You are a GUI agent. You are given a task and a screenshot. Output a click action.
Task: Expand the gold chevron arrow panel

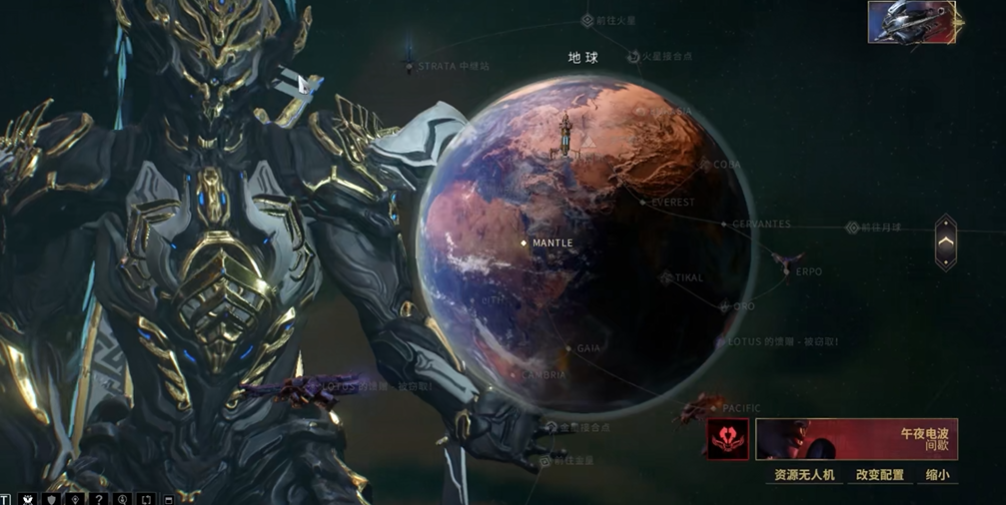(x=945, y=242)
